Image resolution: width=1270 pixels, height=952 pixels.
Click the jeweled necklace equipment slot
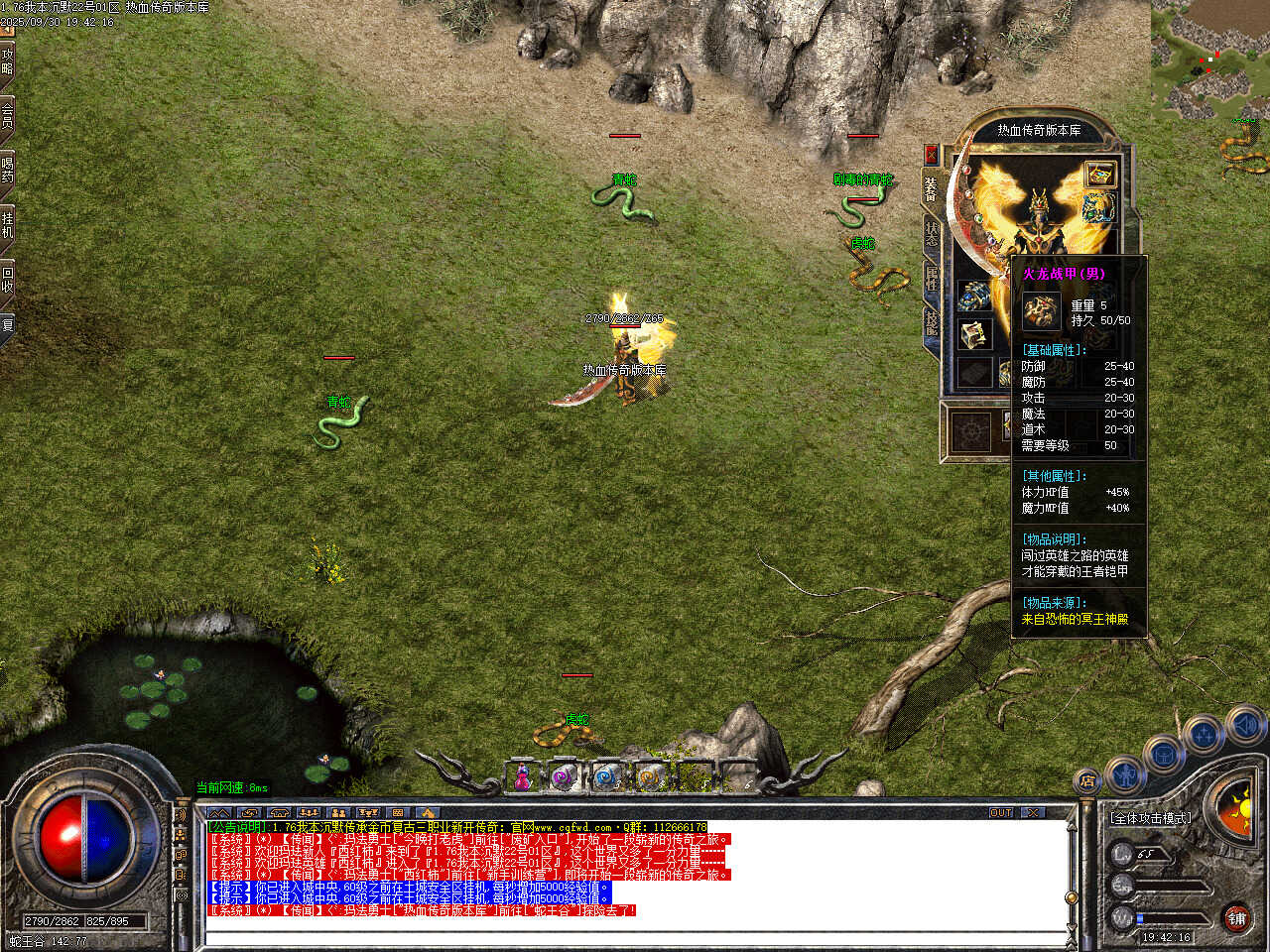point(1097,209)
